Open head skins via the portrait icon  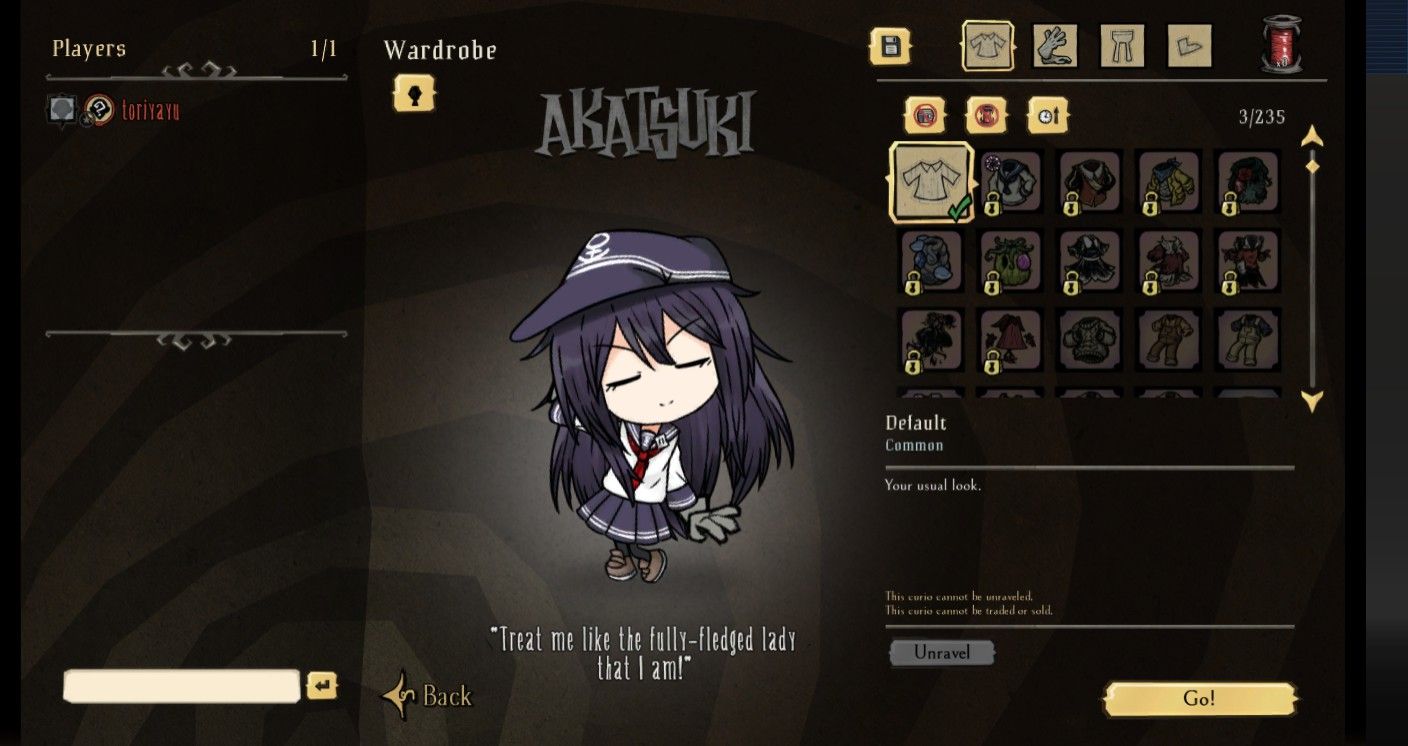tap(414, 96)
